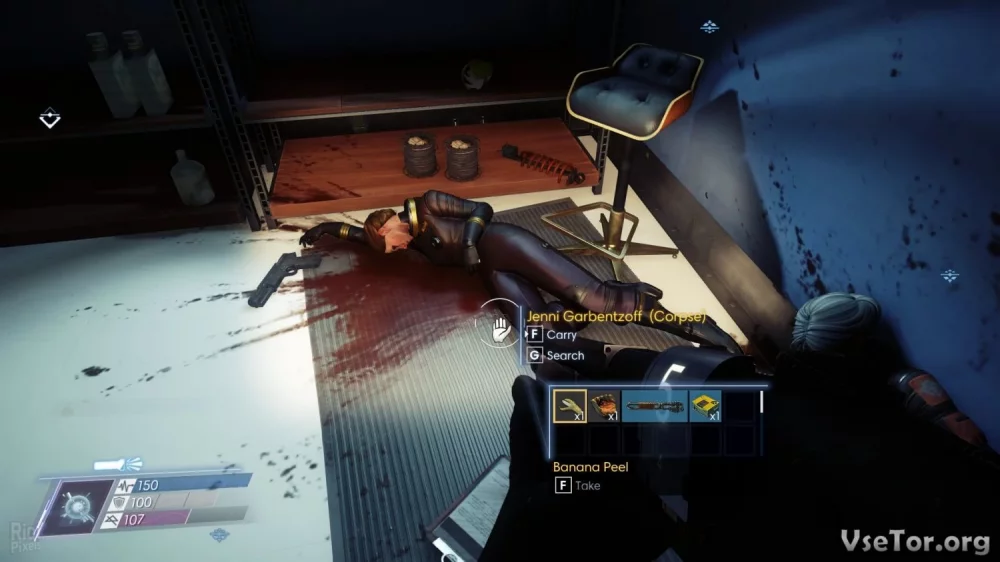1000x562 pixels.
Task: Click the white diamond objective marker
Action: coord(49,119)
